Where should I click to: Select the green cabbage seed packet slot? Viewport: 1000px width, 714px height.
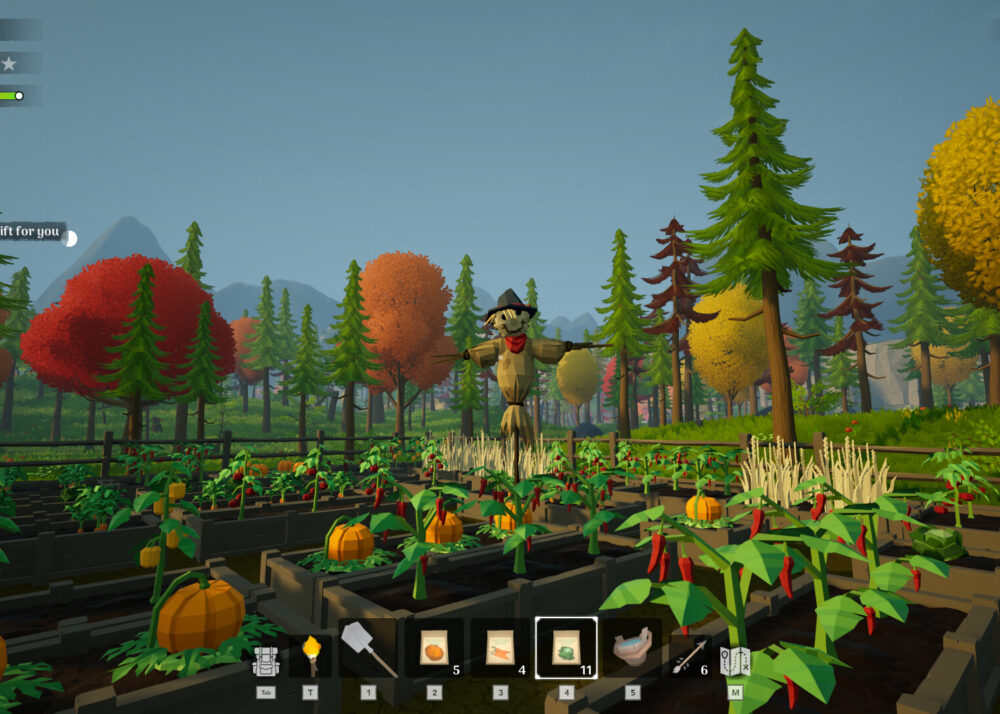(x=566, y=648)
